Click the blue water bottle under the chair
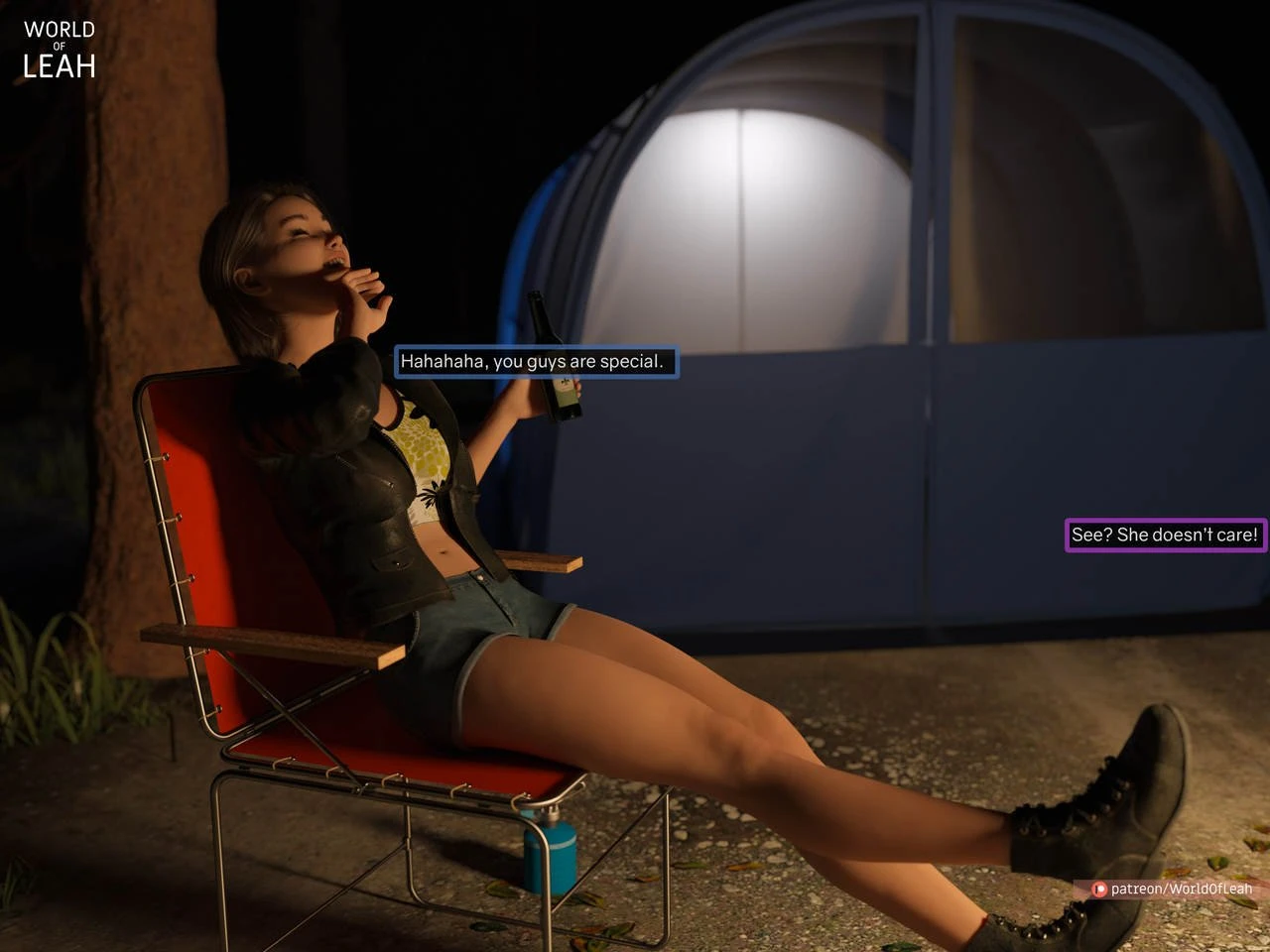This screenshot has height=952, width=1270. pos(549,854)
